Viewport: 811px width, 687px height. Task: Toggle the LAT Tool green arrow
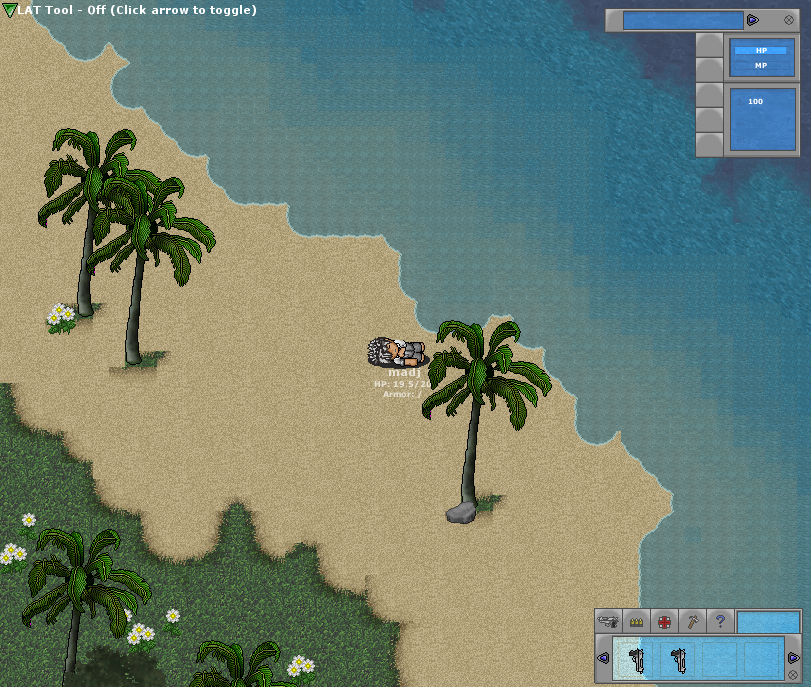pos(10,10)
